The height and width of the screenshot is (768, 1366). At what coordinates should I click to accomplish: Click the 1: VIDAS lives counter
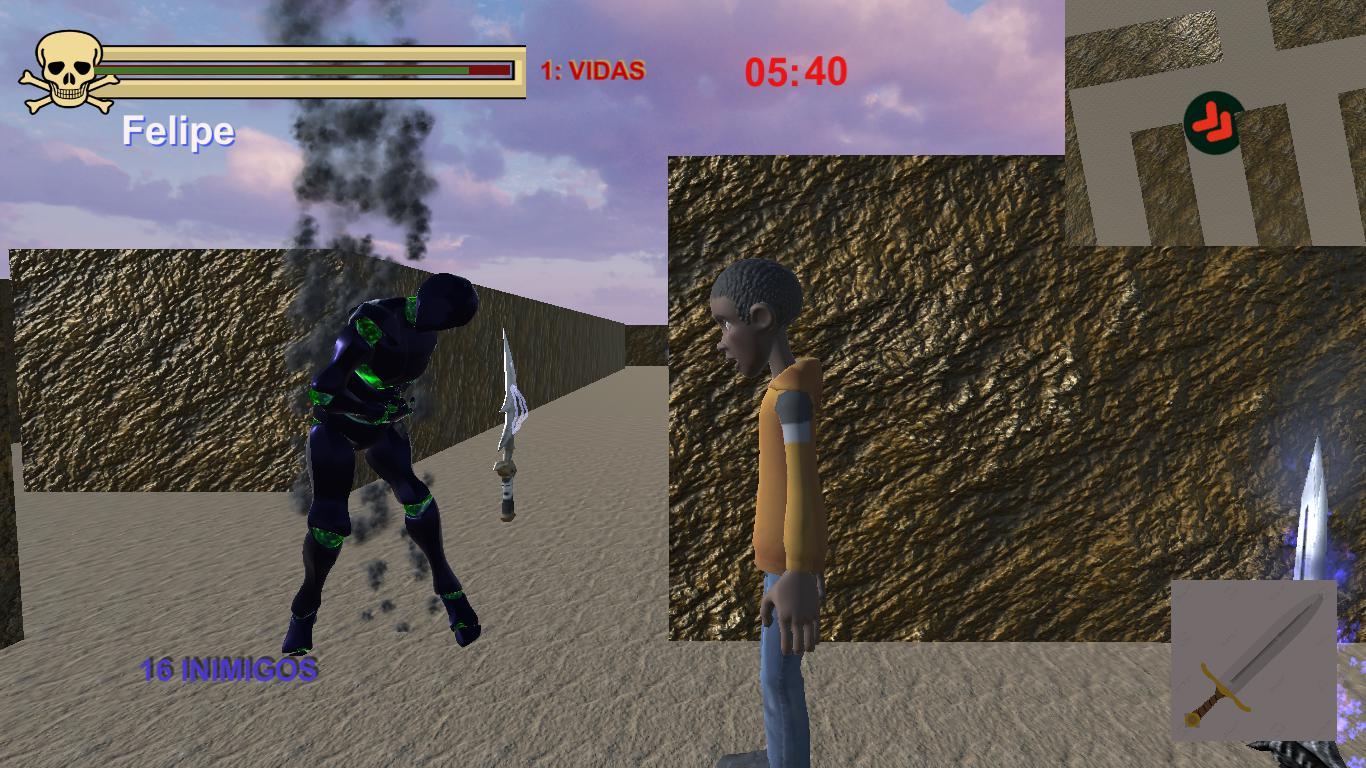tap(591, 69)
